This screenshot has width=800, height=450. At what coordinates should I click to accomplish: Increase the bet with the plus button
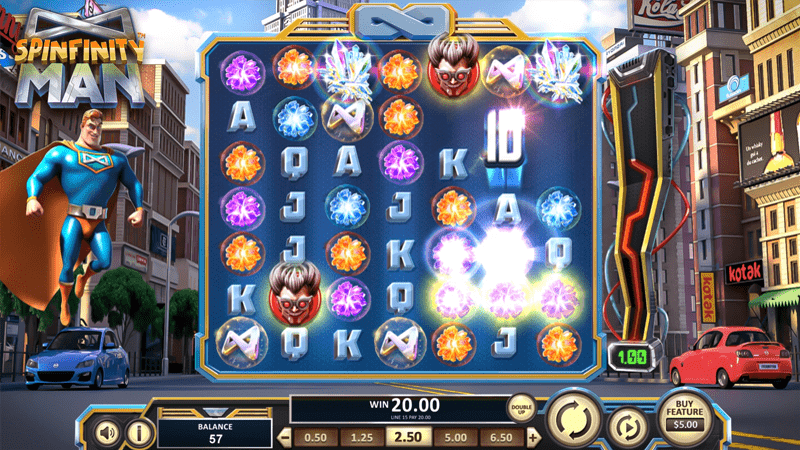pos(533,438)
